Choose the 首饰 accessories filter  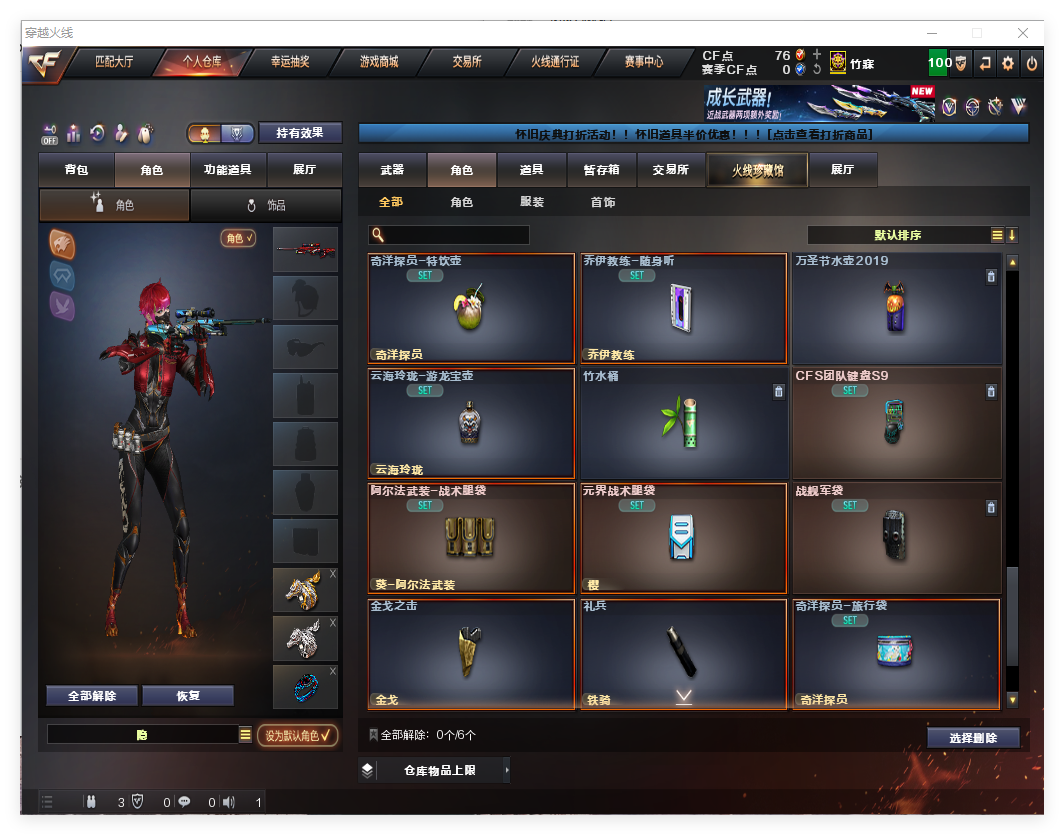[603, 202]
